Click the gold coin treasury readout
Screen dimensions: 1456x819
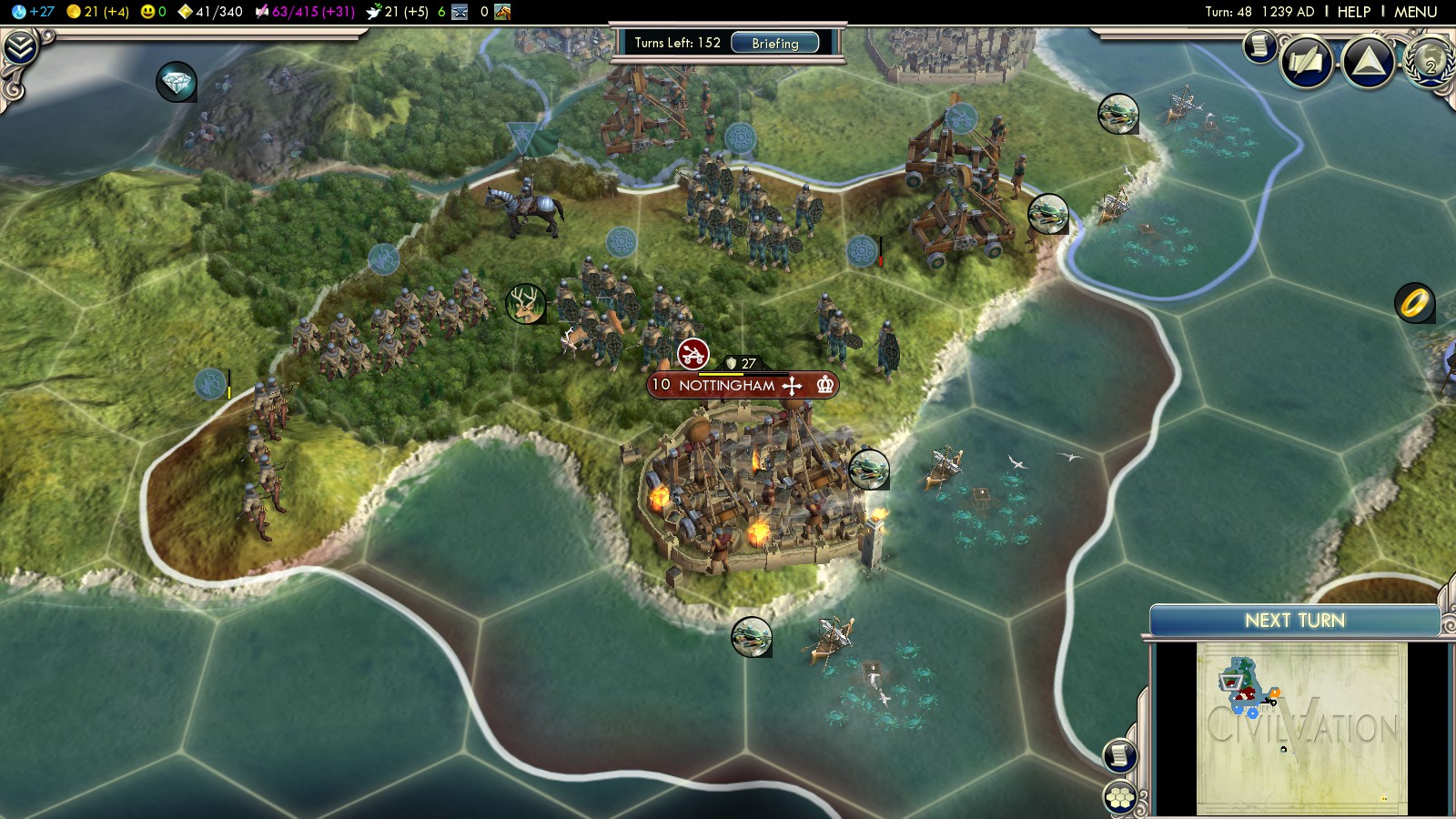click(x=98, y=12)
